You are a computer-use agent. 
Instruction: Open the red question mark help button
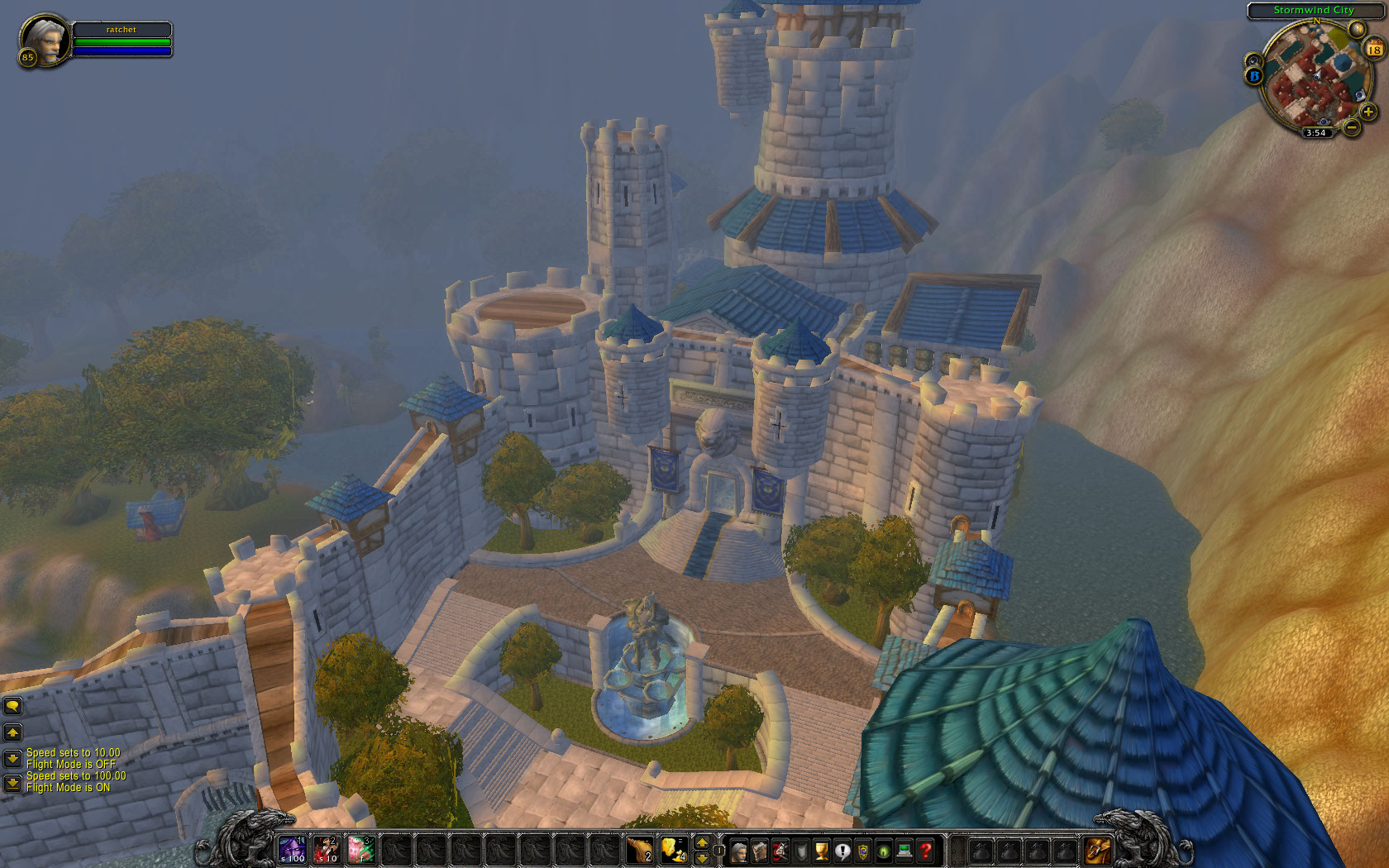pyautogui.click(x=925, y=850)
